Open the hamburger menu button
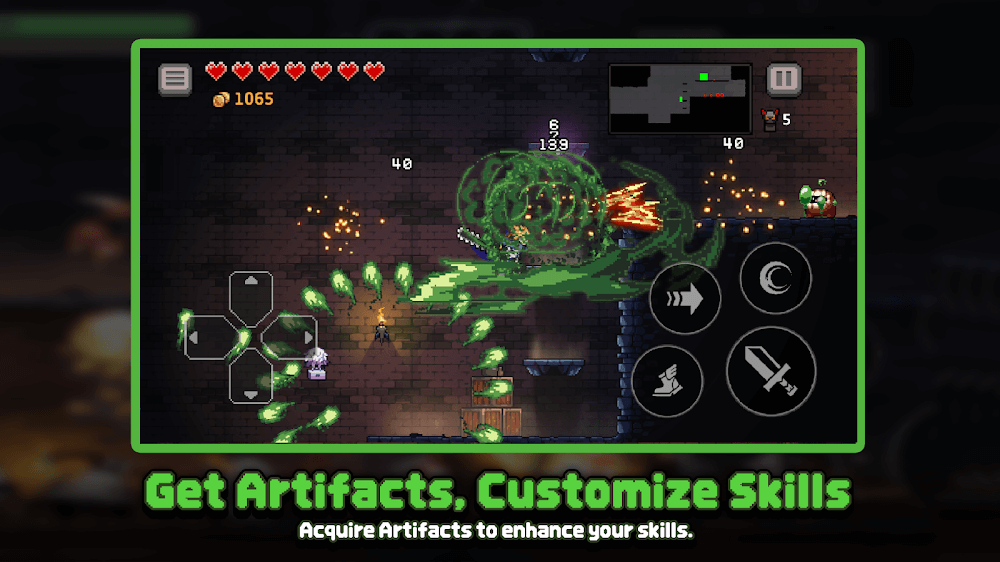 tap(175, 79)
